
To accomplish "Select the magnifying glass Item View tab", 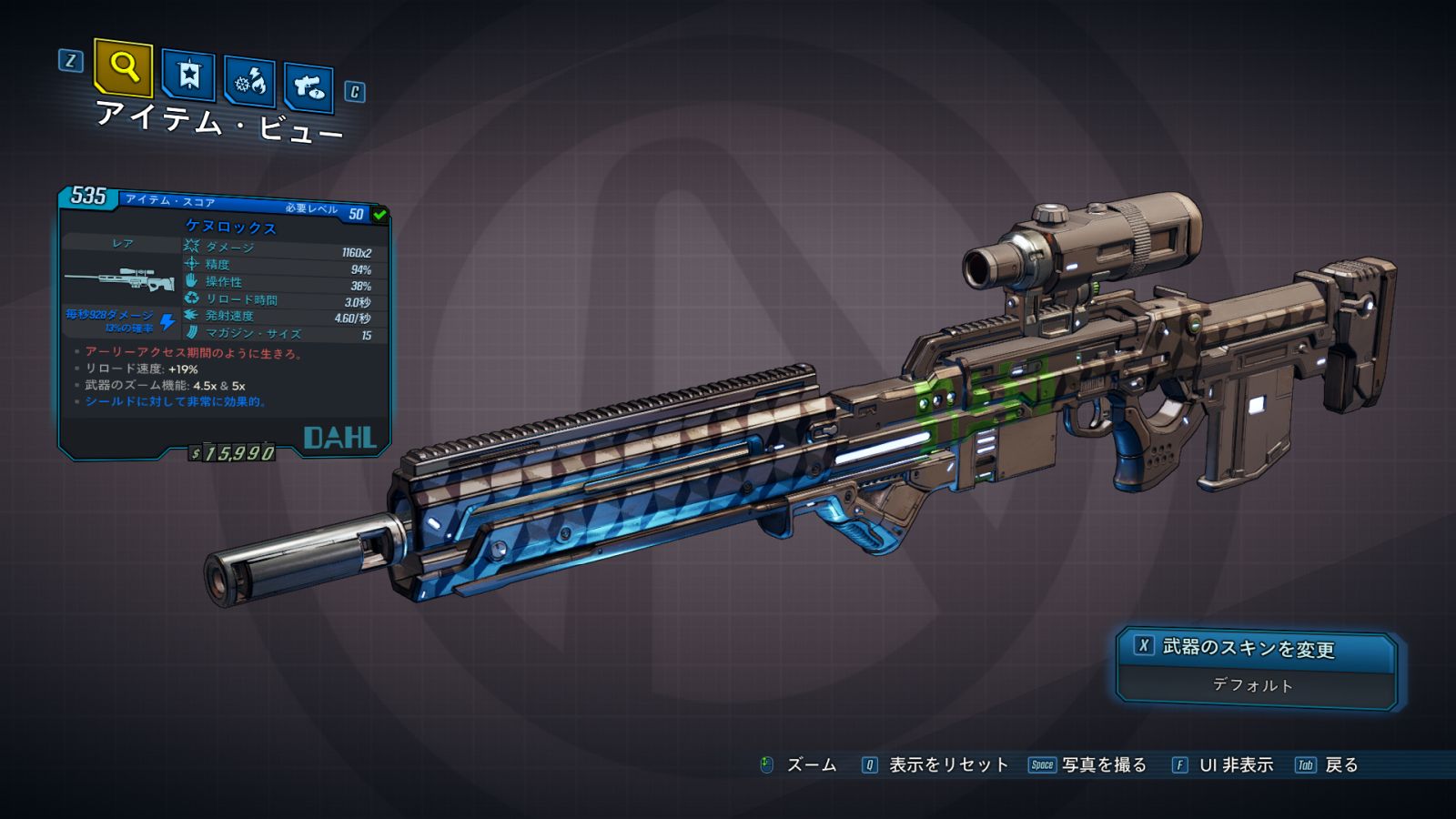I will tap(123, 67).
